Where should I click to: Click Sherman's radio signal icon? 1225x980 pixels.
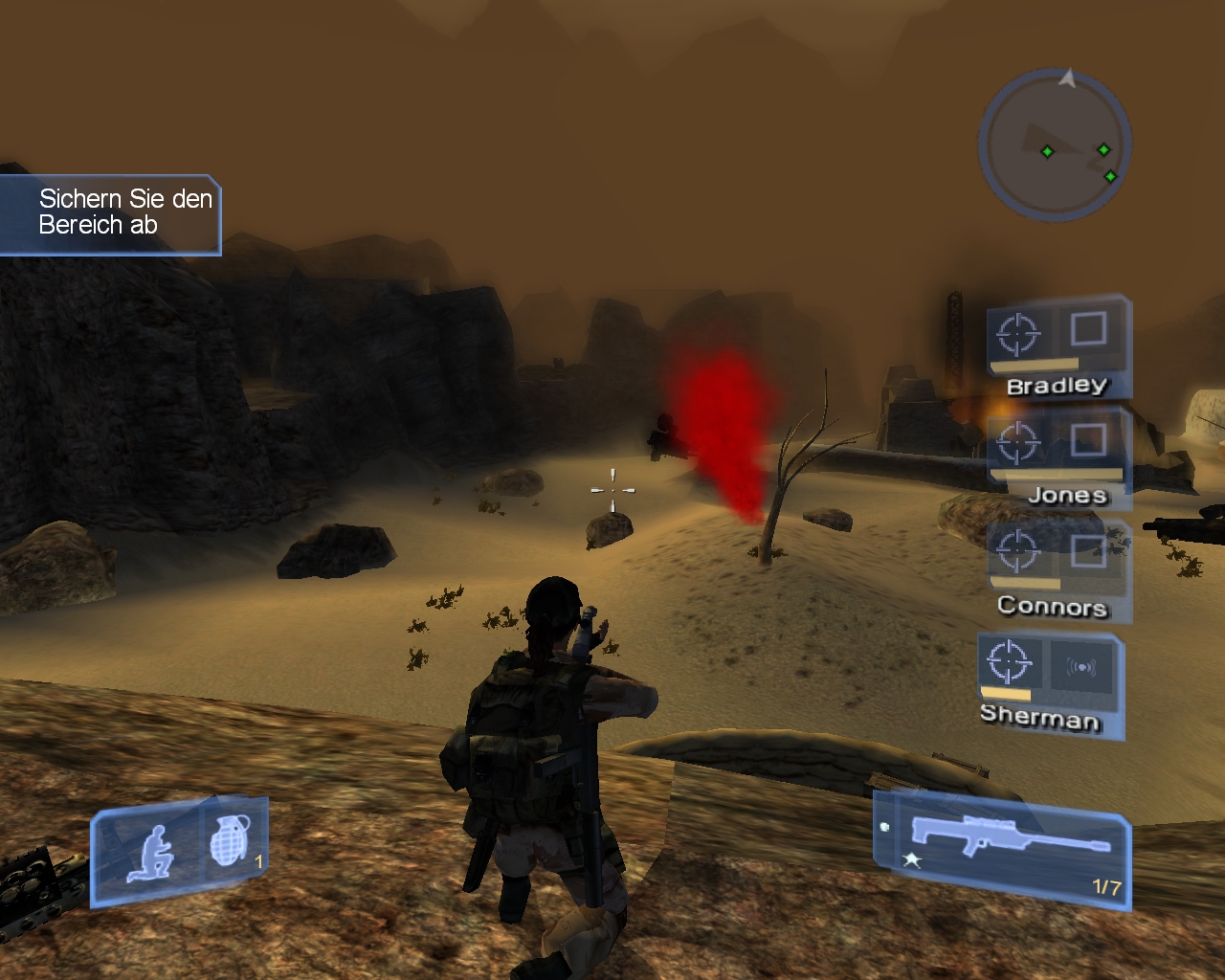1081,667
